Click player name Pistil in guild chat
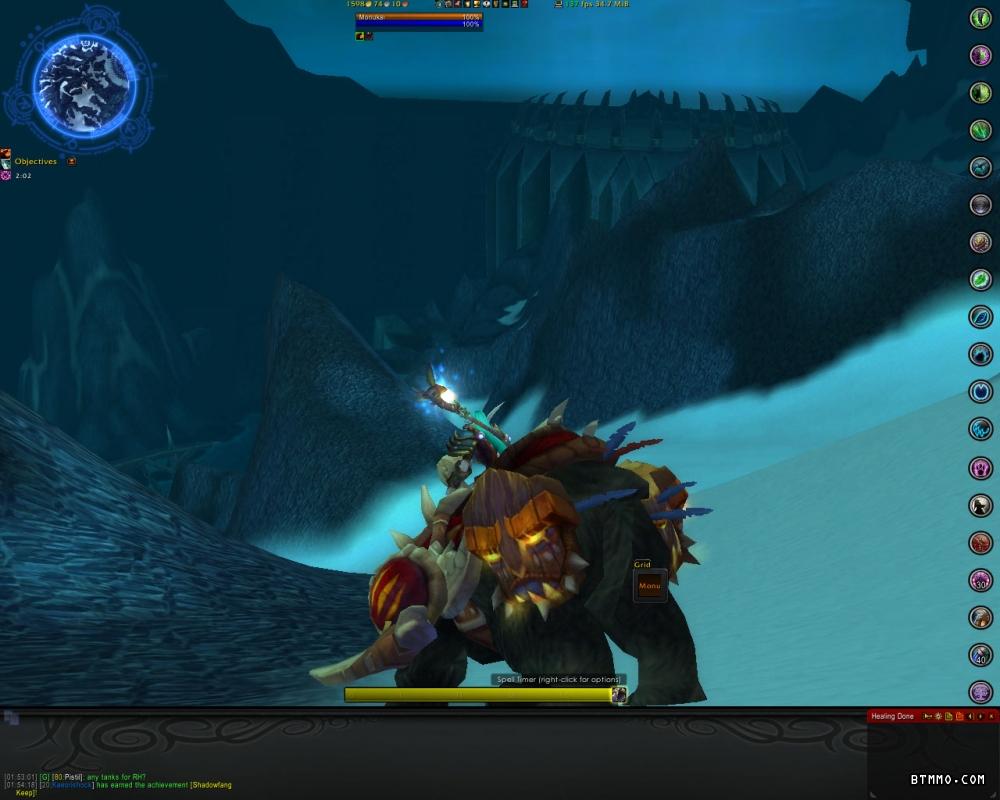This screenshot has height=800, width=1000. point(73,777)
